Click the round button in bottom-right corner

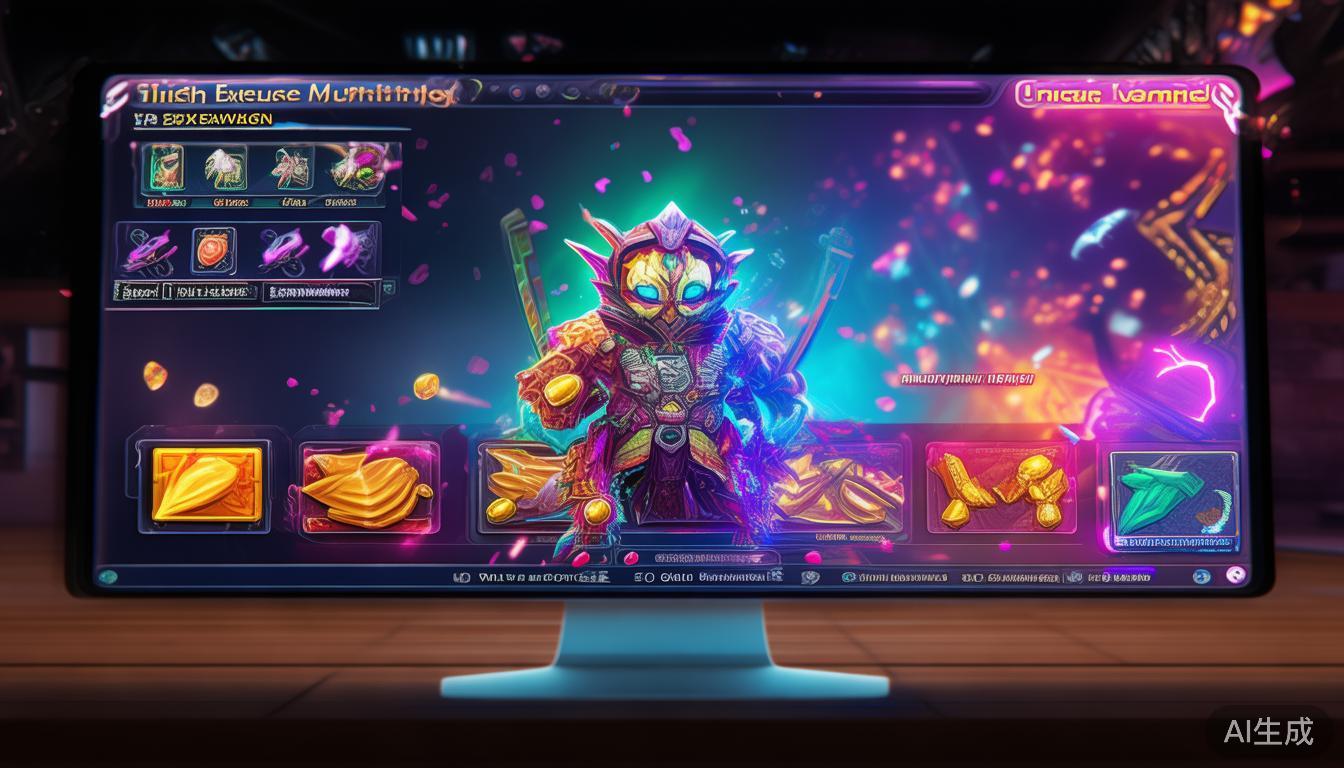(1235, 575)
